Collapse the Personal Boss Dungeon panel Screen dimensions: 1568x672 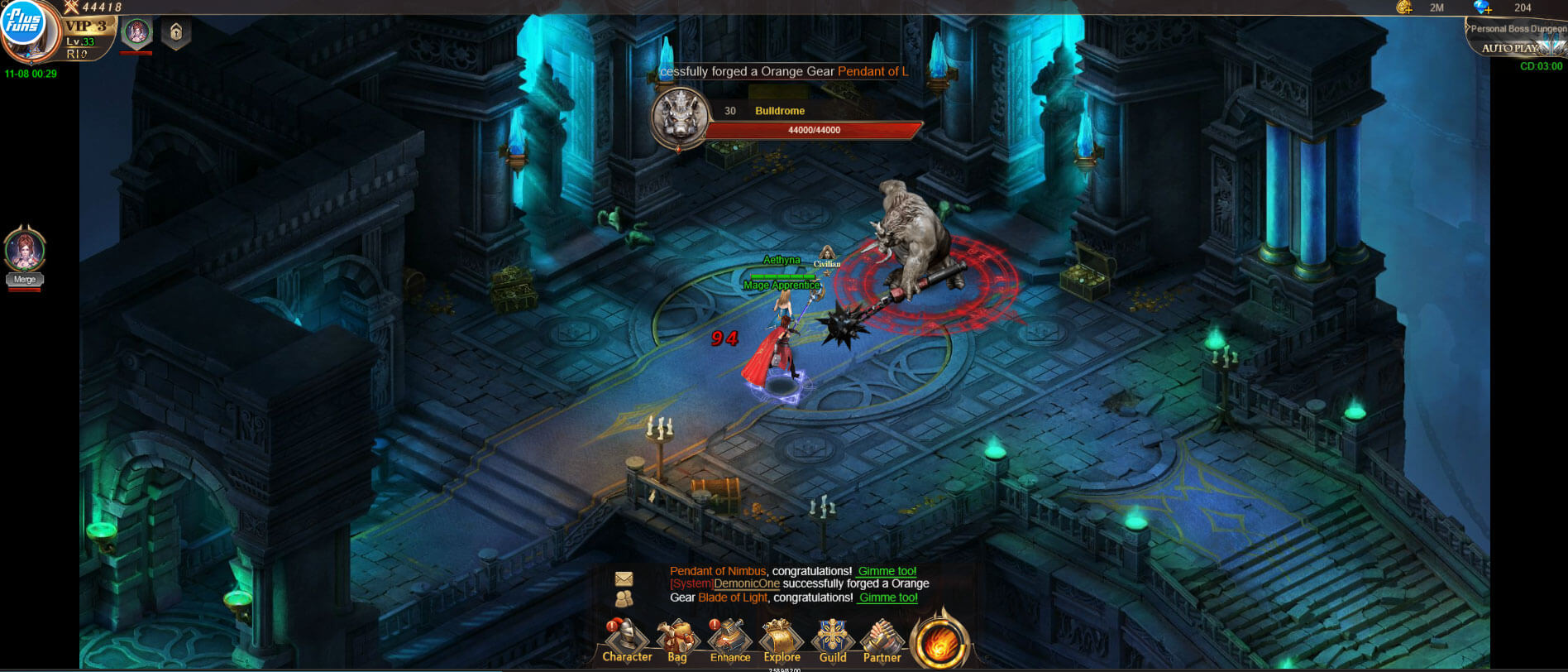click(1466, 27)
